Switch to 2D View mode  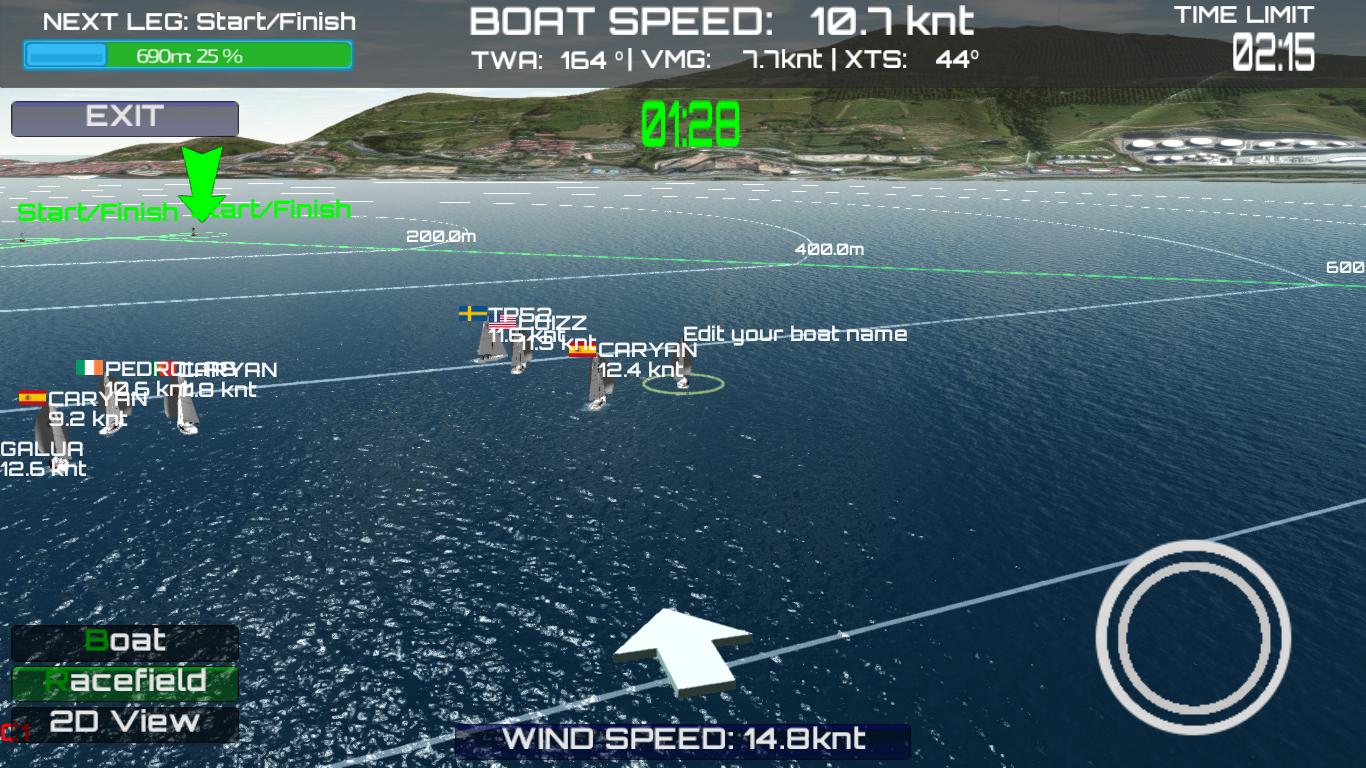pos(124,719)
